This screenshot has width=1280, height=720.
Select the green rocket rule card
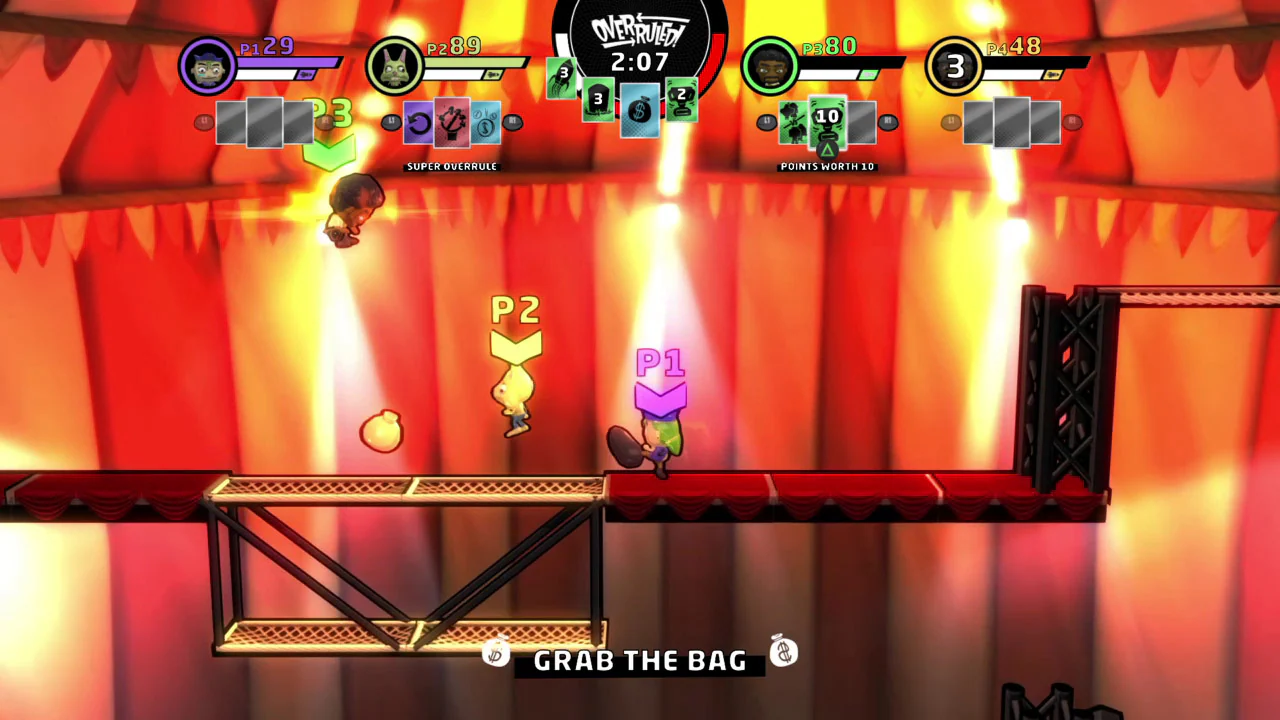click(563, 78)
